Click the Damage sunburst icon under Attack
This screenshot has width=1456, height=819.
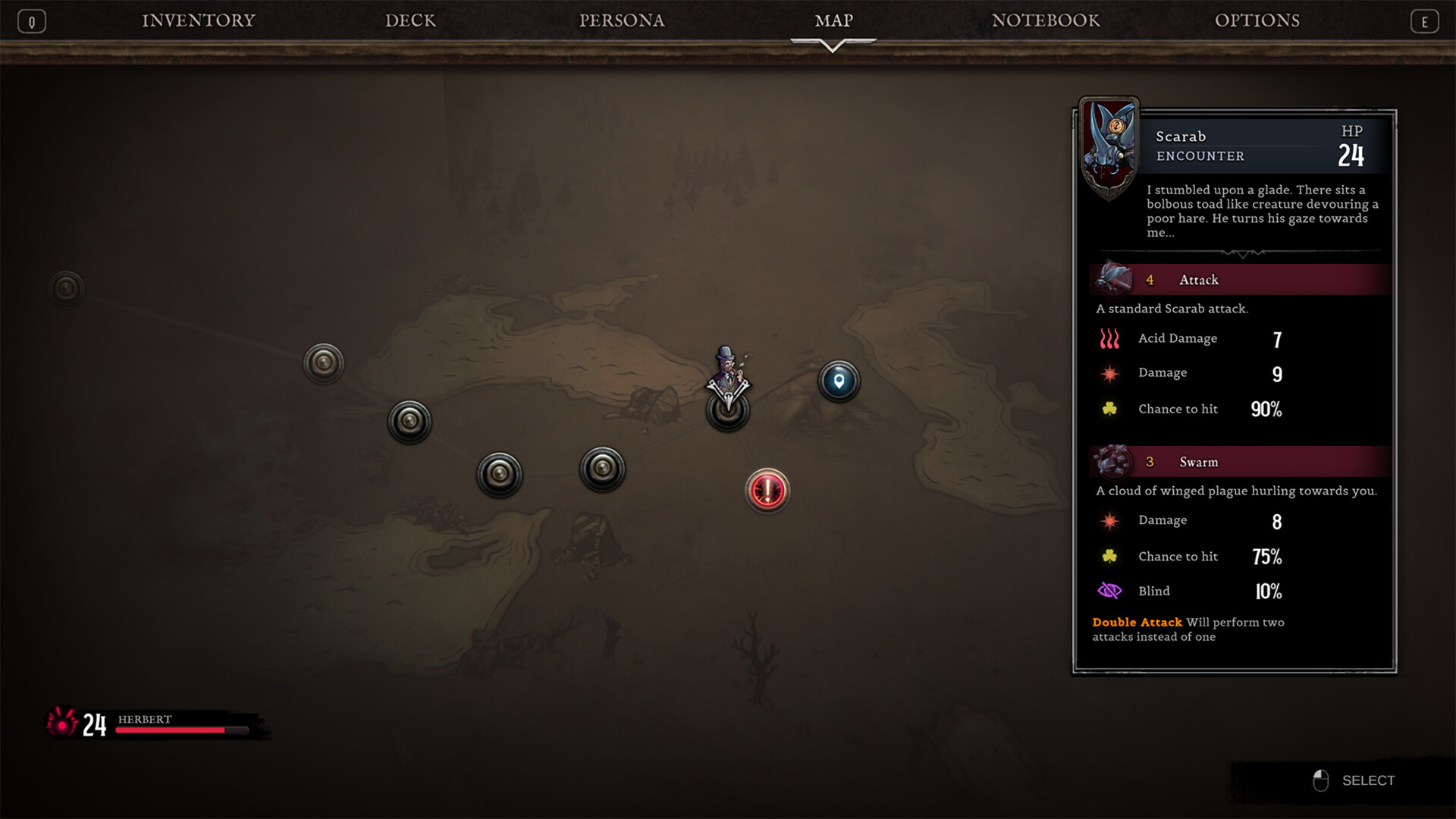pos(1109,372)
